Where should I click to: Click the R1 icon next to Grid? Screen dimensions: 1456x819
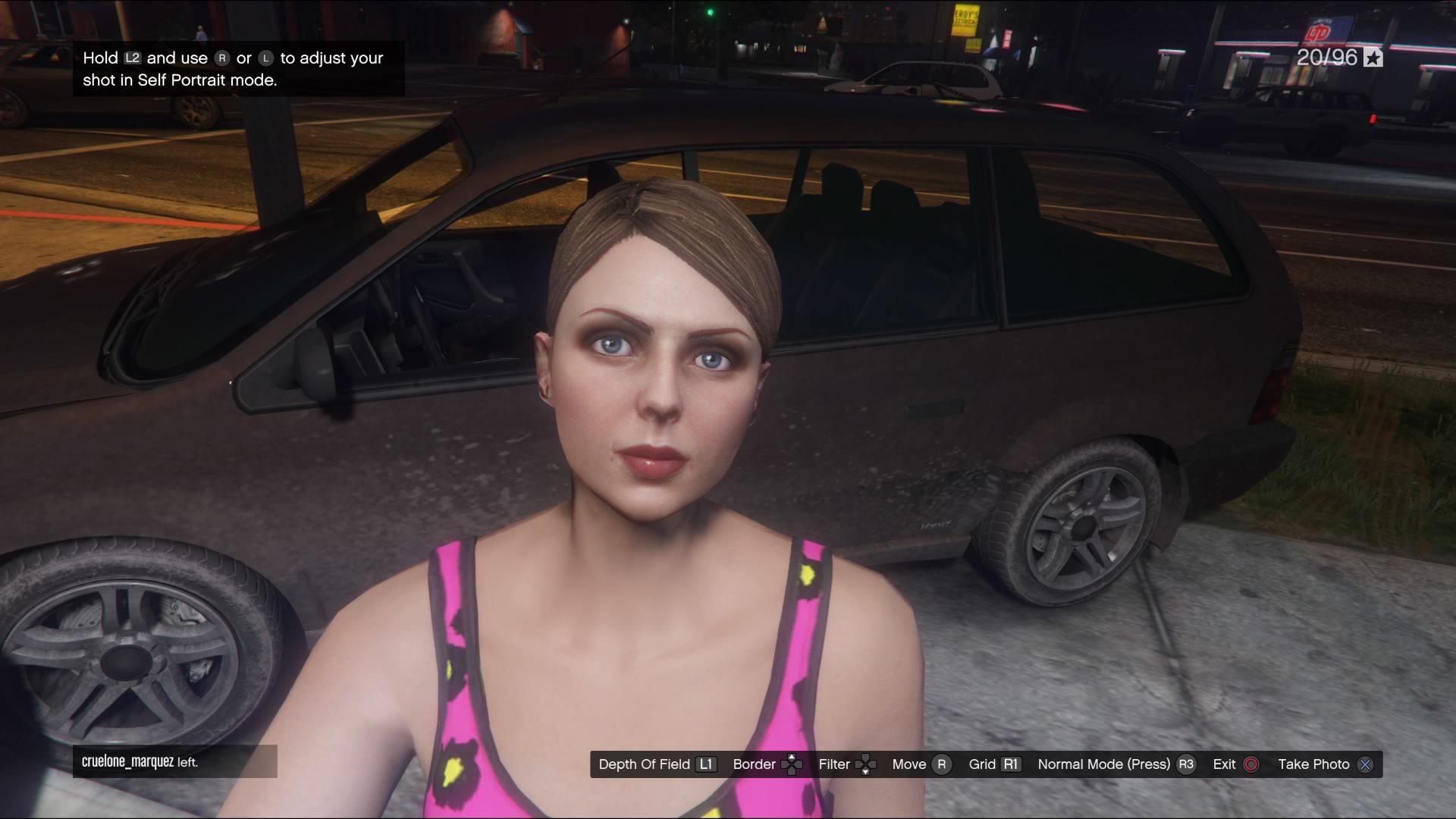(1011, 764)
